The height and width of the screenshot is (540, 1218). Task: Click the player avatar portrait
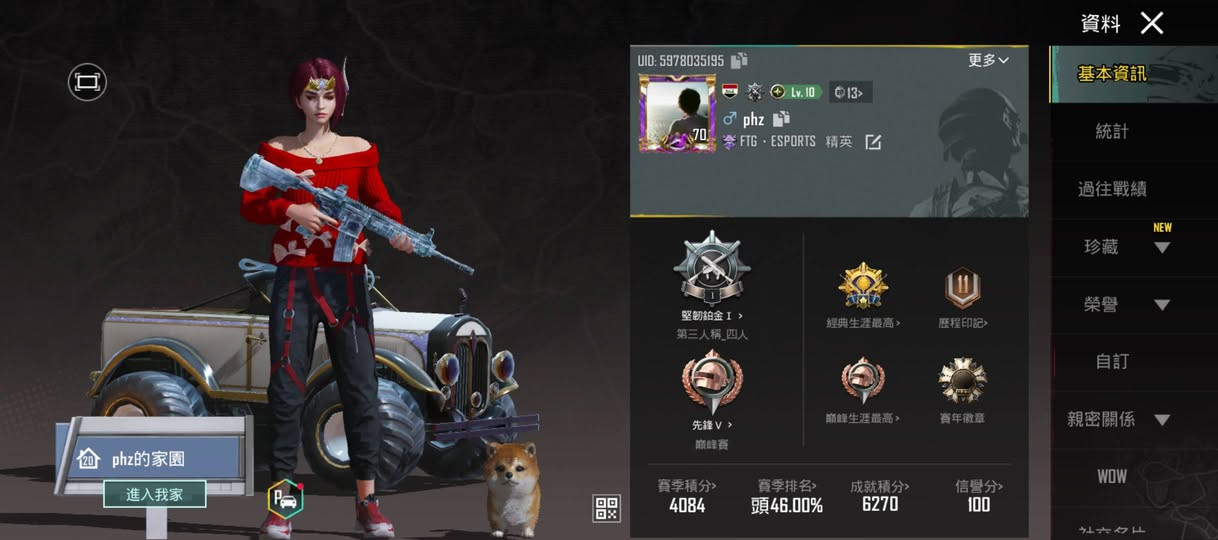coord(677,113)
